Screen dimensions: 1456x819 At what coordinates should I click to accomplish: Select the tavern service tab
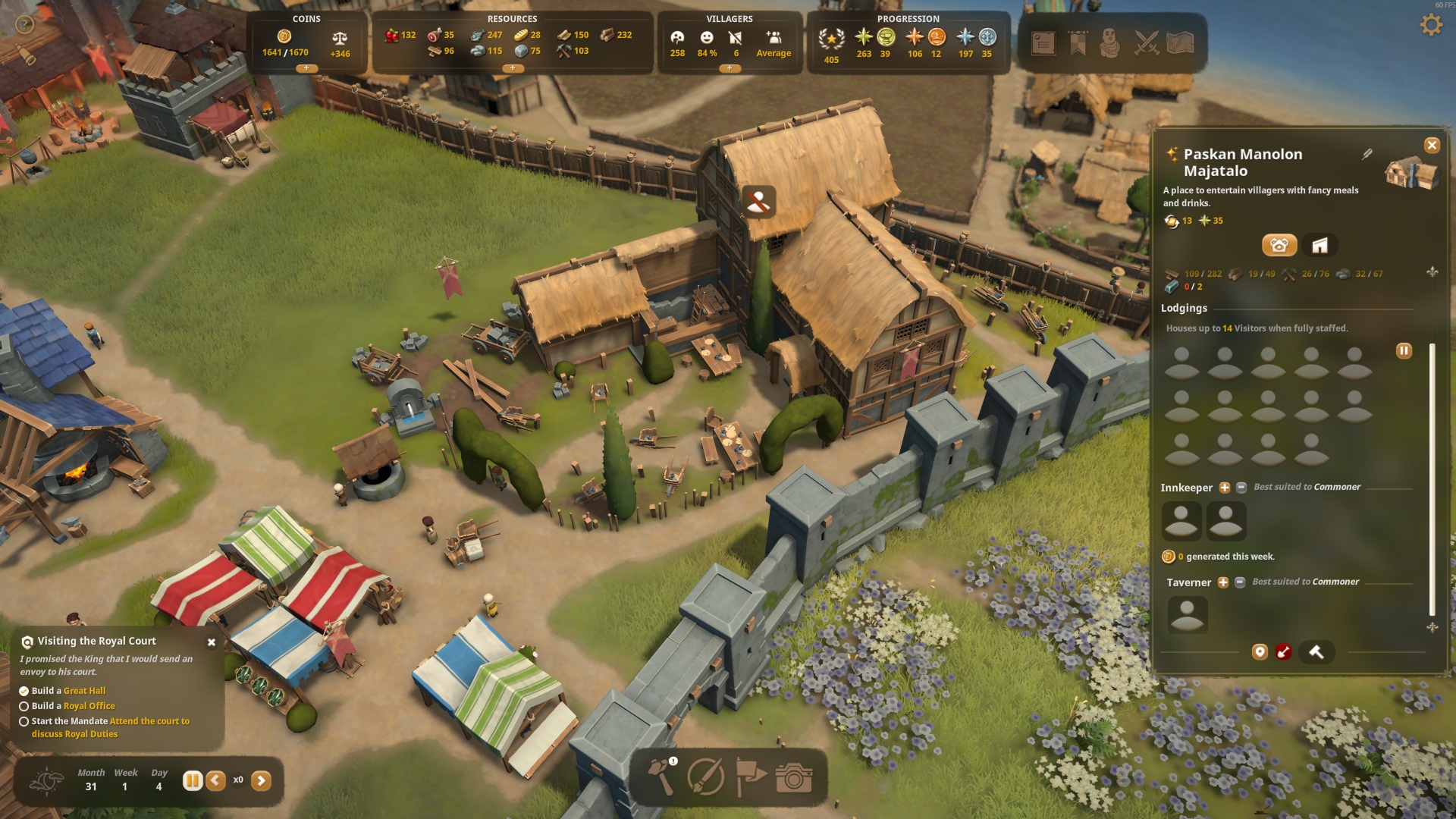tap(1279, 245)
